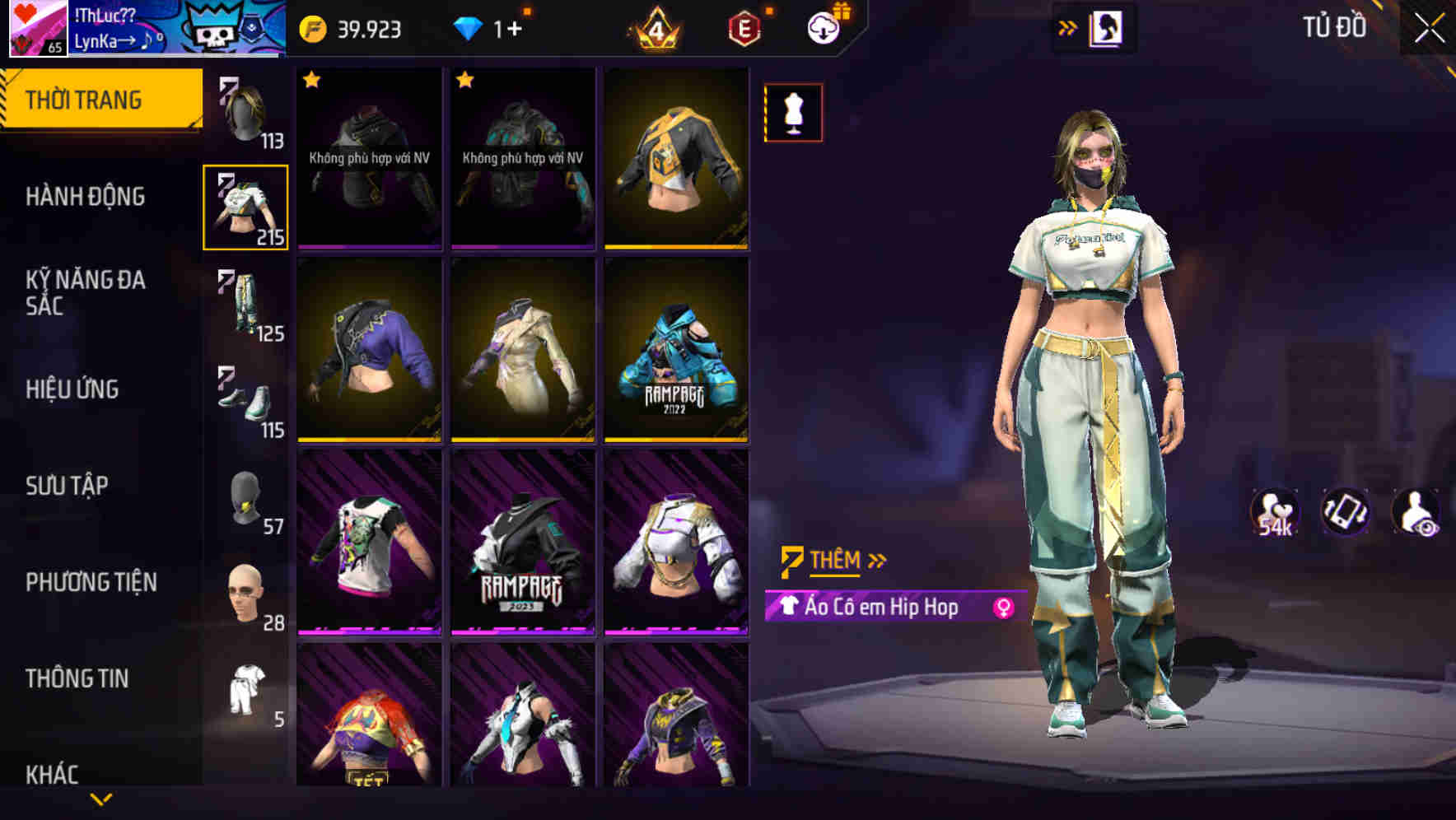Open the SƯU TẬP tab
Viewport: 1456px width, 820px height.
click(x=68, y=486)
